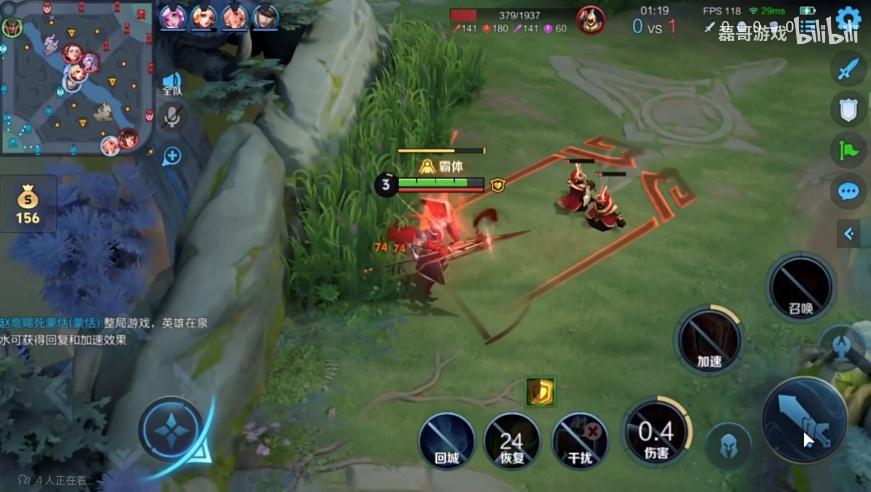This screenshot has width=871, height=492.
Task: Activate the 伤害 skill on cooldown
Action: click(x=657, y=431)
